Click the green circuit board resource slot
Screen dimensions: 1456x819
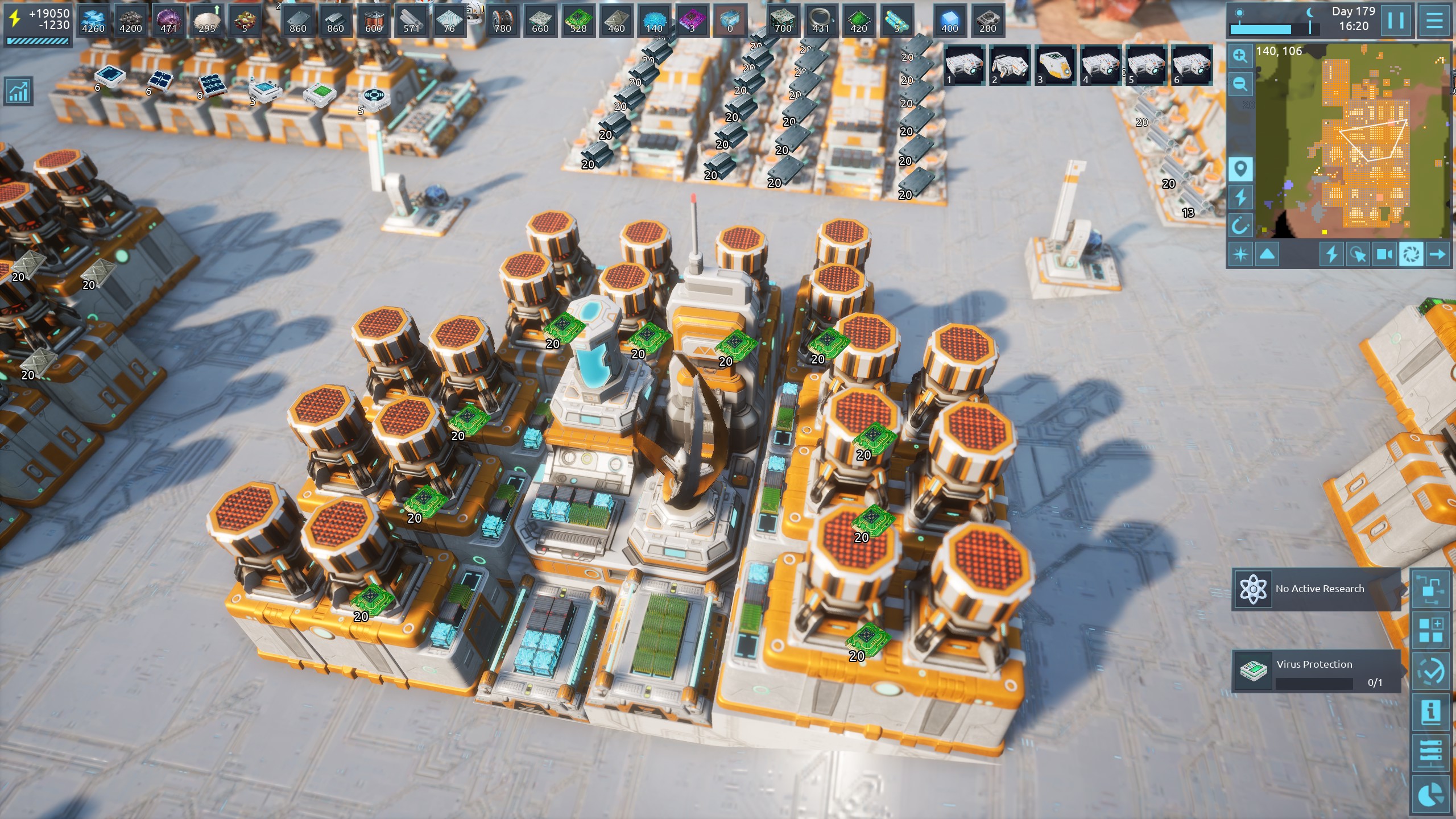578,20
